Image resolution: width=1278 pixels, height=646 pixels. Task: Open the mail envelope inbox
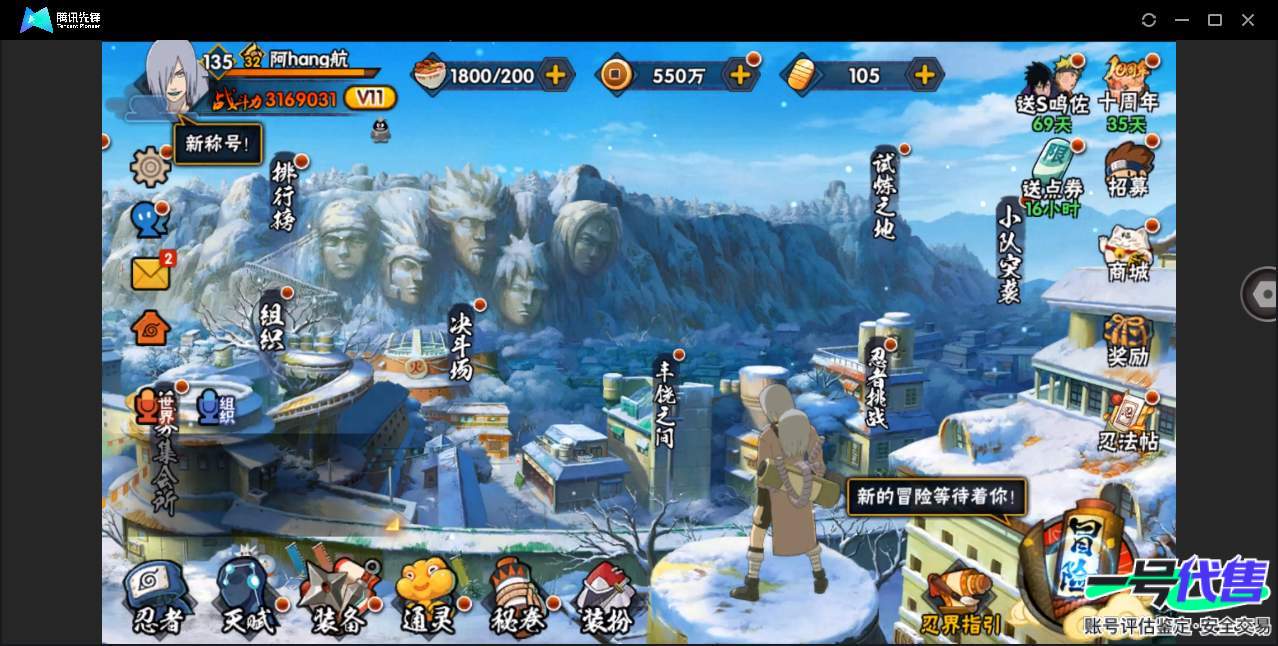[150, 273]
